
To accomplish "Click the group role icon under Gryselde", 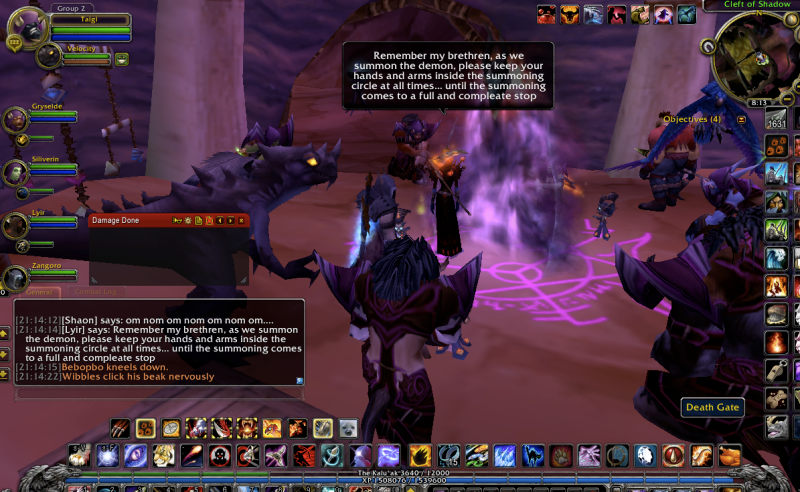I will pyautogui.click(x=19, y=137).
